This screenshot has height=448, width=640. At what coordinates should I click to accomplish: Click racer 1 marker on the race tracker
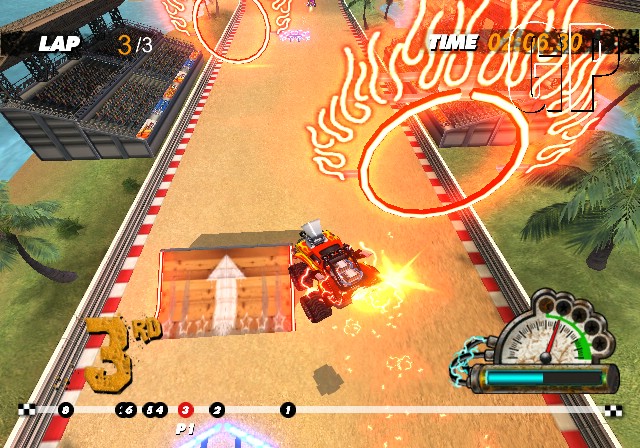(x=288, y=409)
